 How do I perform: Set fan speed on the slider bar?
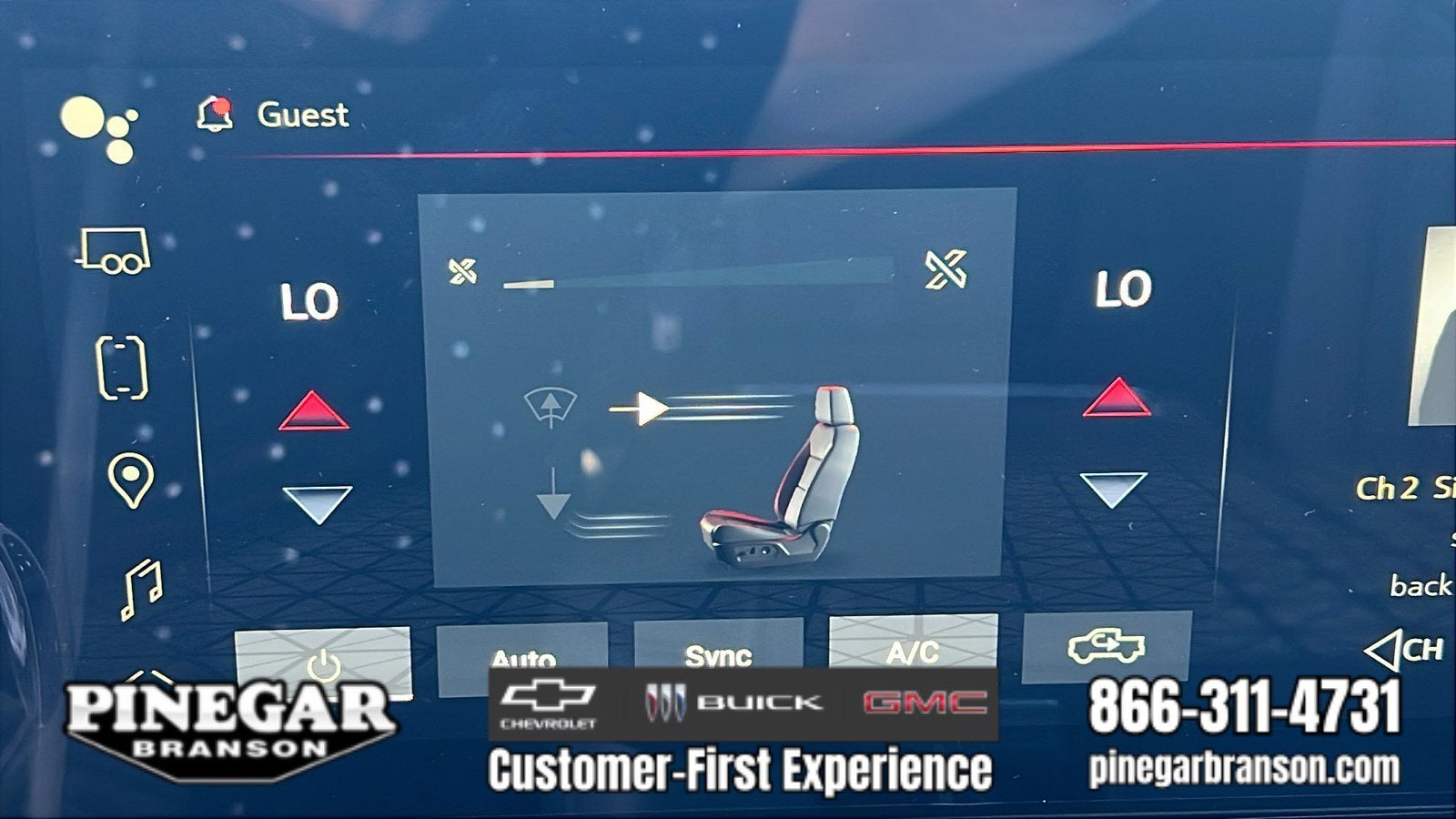click(698, 275)
